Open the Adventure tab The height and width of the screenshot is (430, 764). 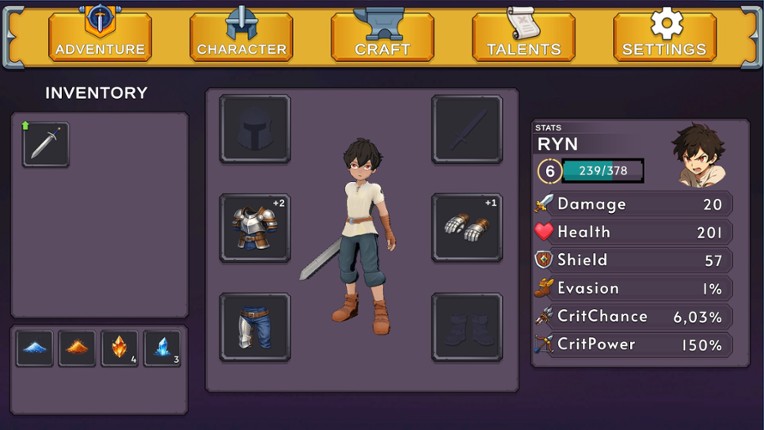point(100,37)
